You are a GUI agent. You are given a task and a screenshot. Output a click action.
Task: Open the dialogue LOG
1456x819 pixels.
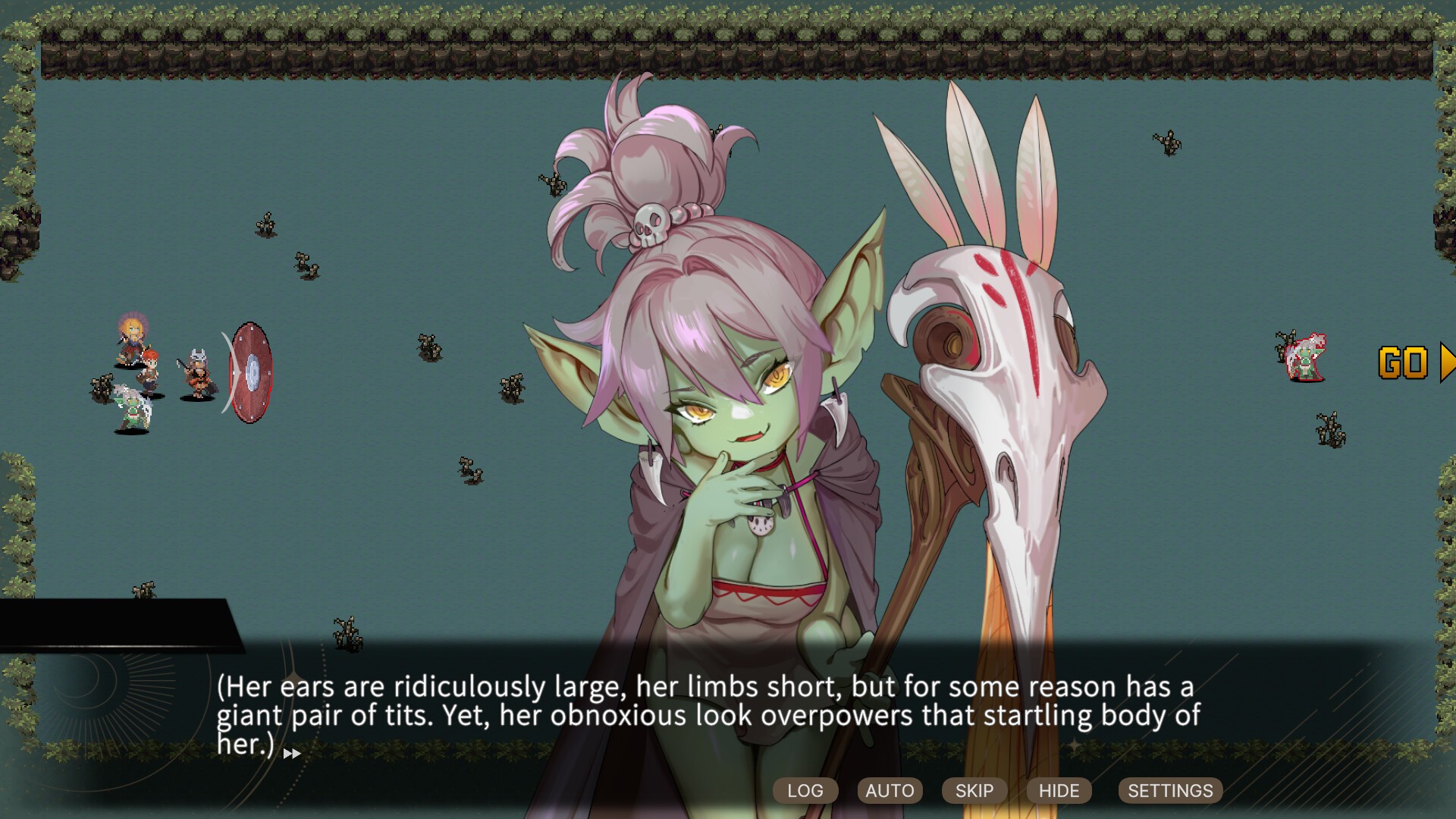[805, 790]
